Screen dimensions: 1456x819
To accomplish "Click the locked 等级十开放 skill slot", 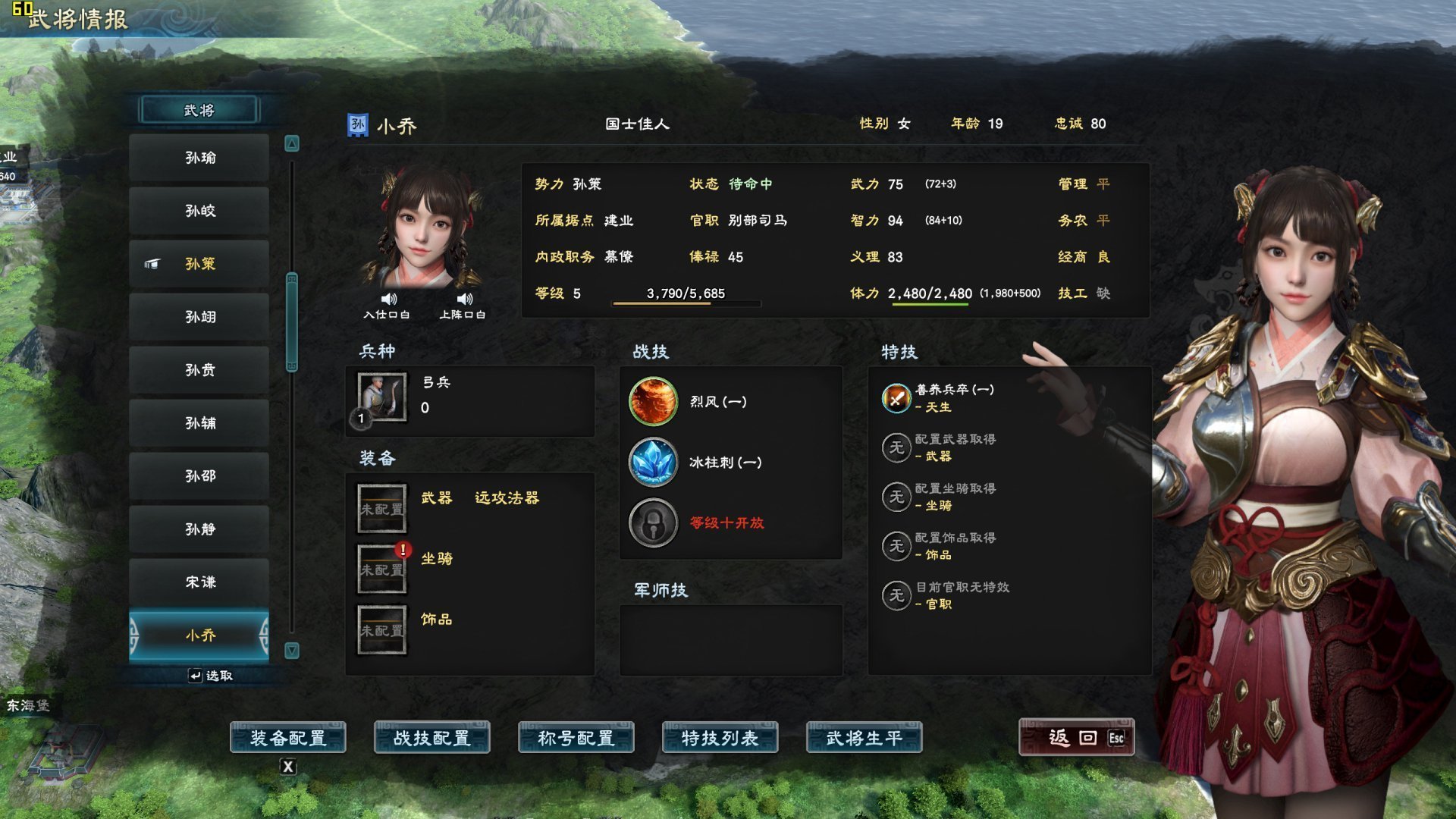I will (653, 523).
